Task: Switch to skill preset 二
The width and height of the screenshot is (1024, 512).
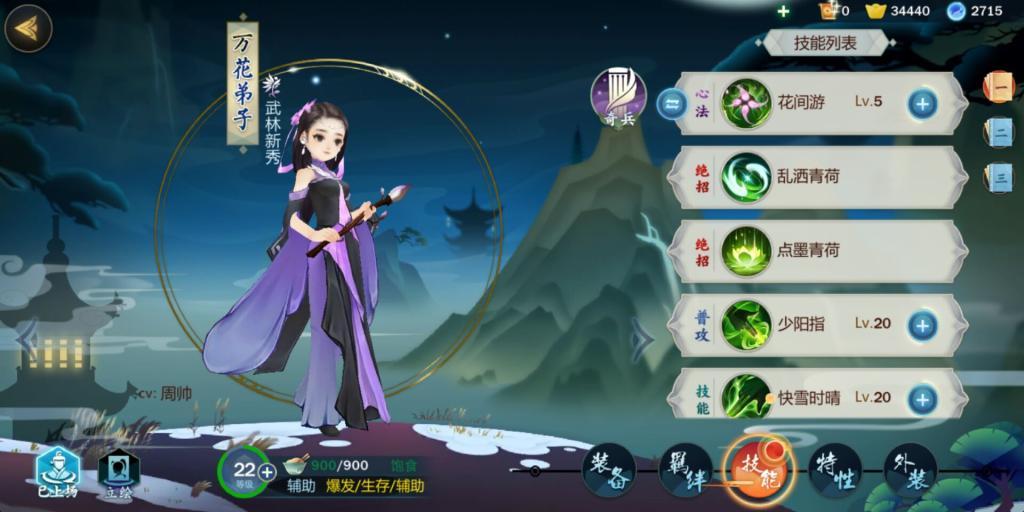Action: click(999, 131)
